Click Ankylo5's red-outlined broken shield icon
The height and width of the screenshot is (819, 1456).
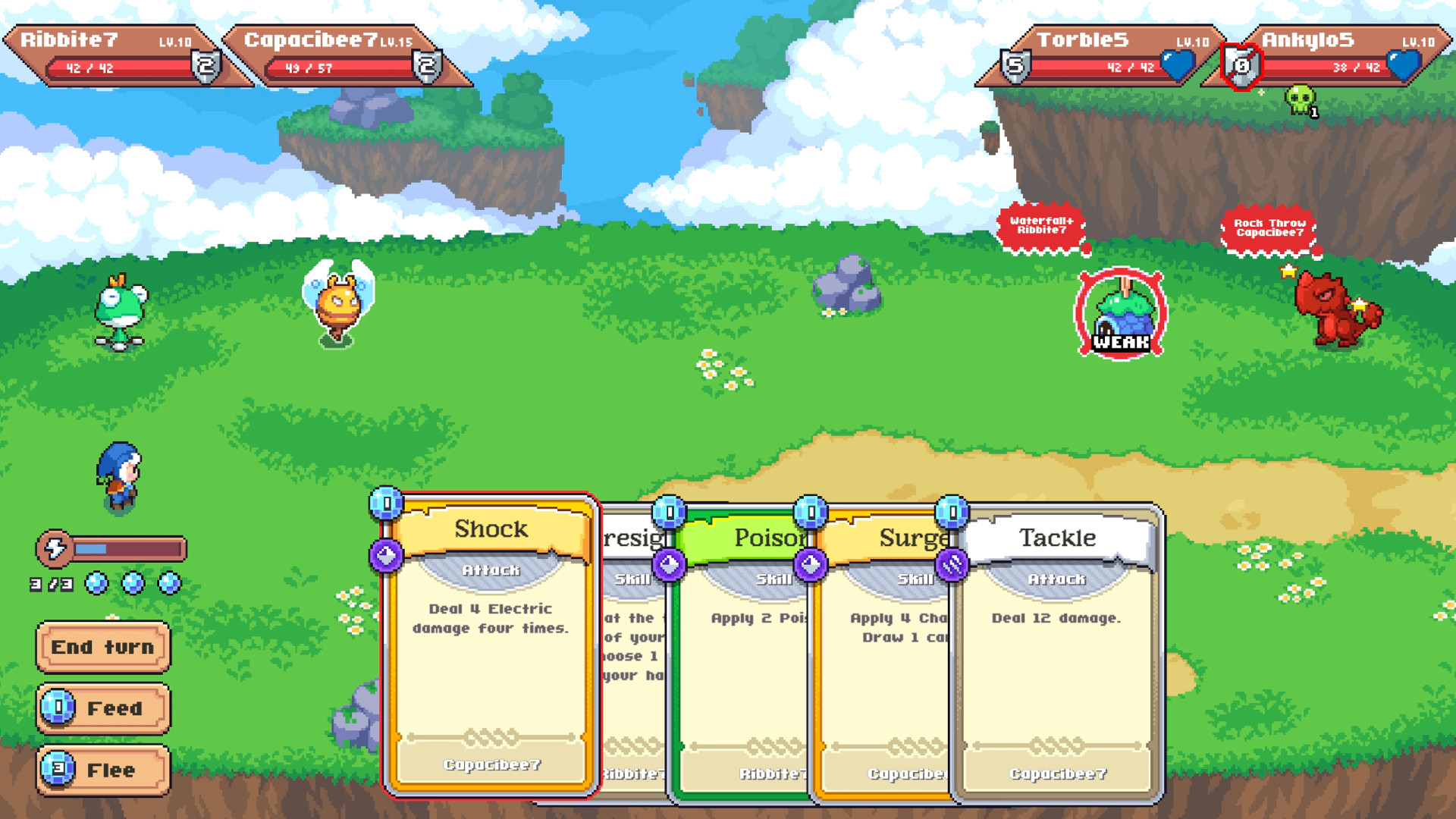point(1241,67)
